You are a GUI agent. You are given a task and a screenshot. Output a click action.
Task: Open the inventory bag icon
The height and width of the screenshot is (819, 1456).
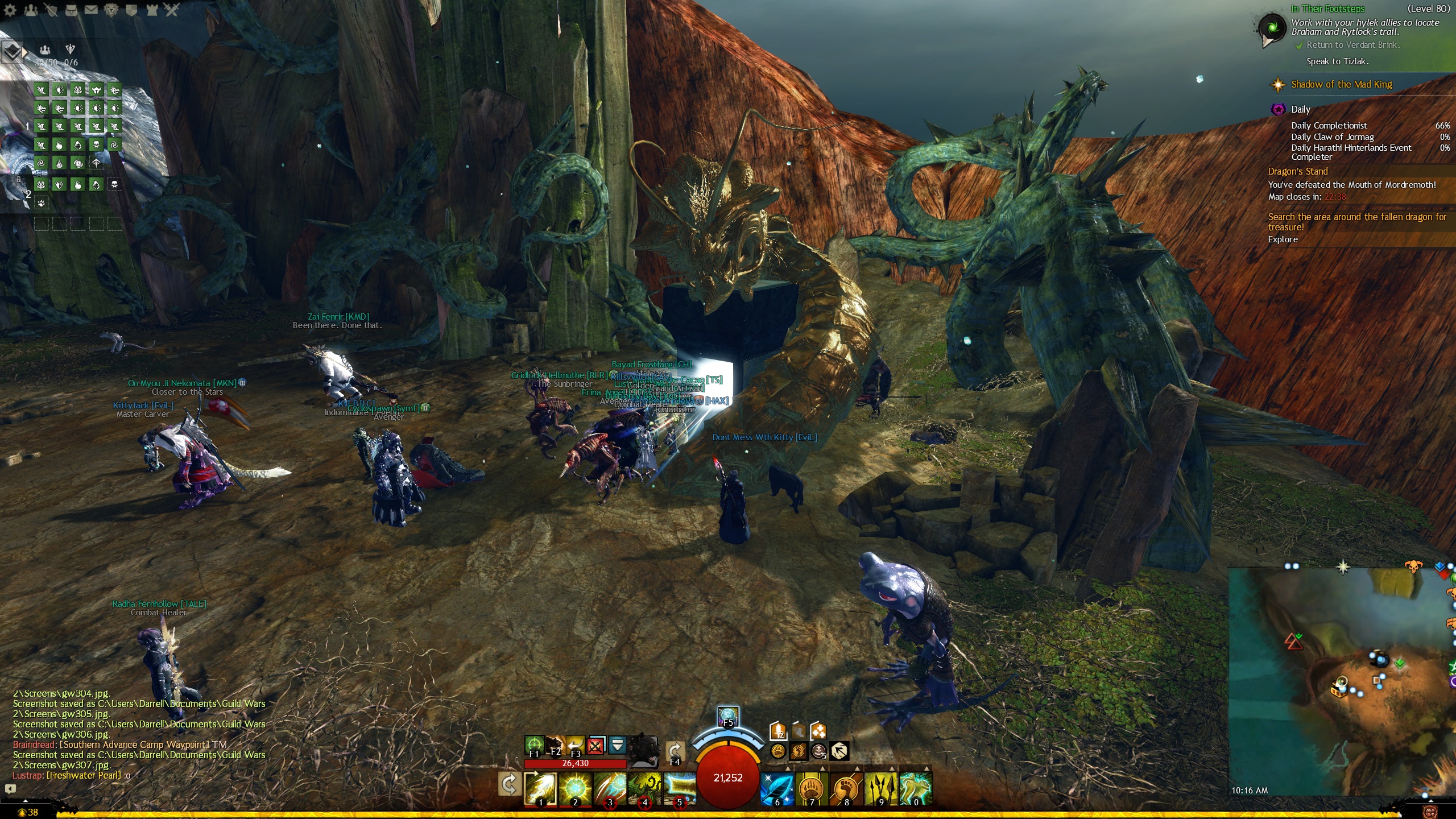pos(71,10)
